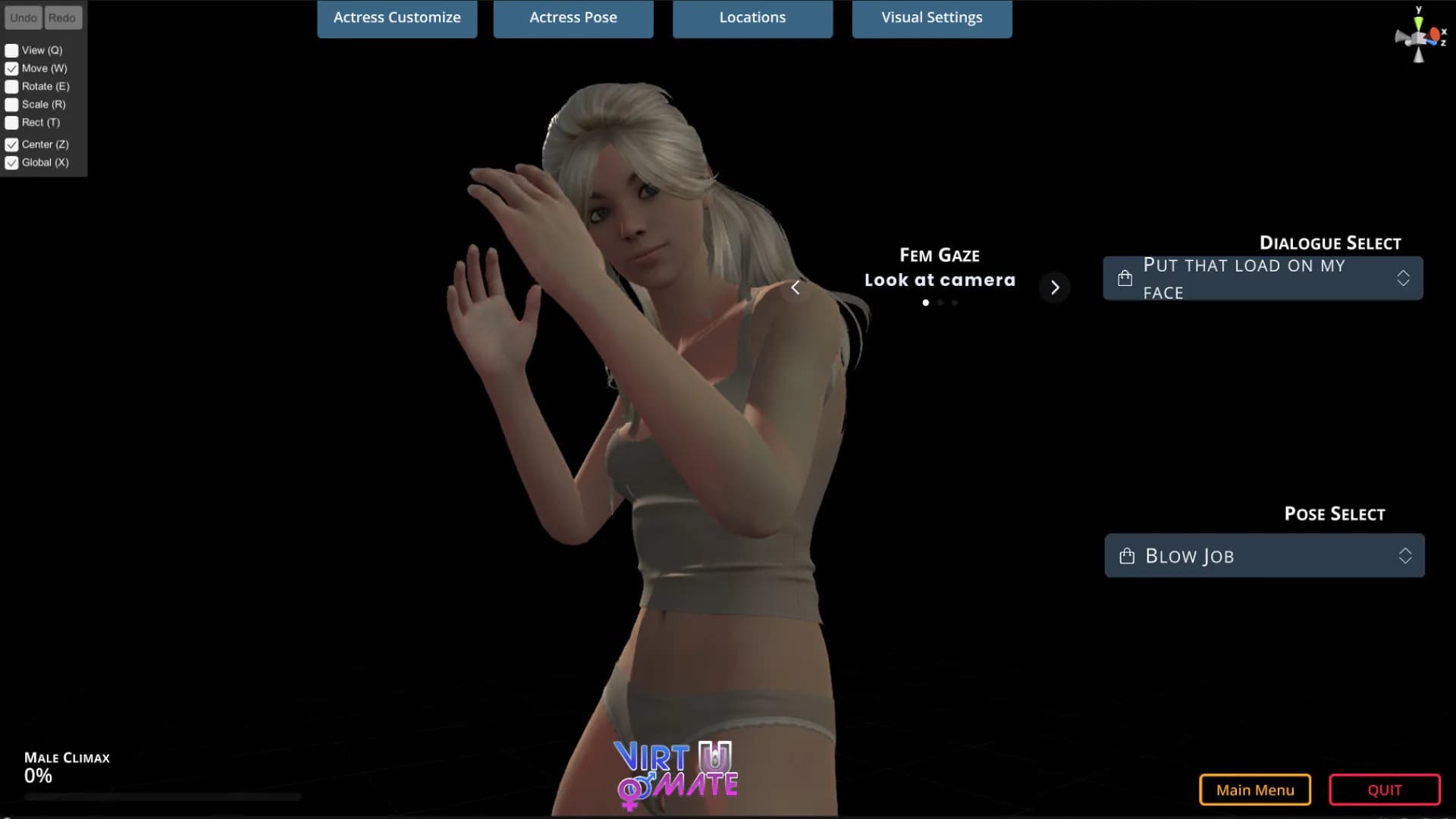Uncheck the Global (X) checkbox
The width and height of the screenshot is (1456, 819).
point(11,162)
